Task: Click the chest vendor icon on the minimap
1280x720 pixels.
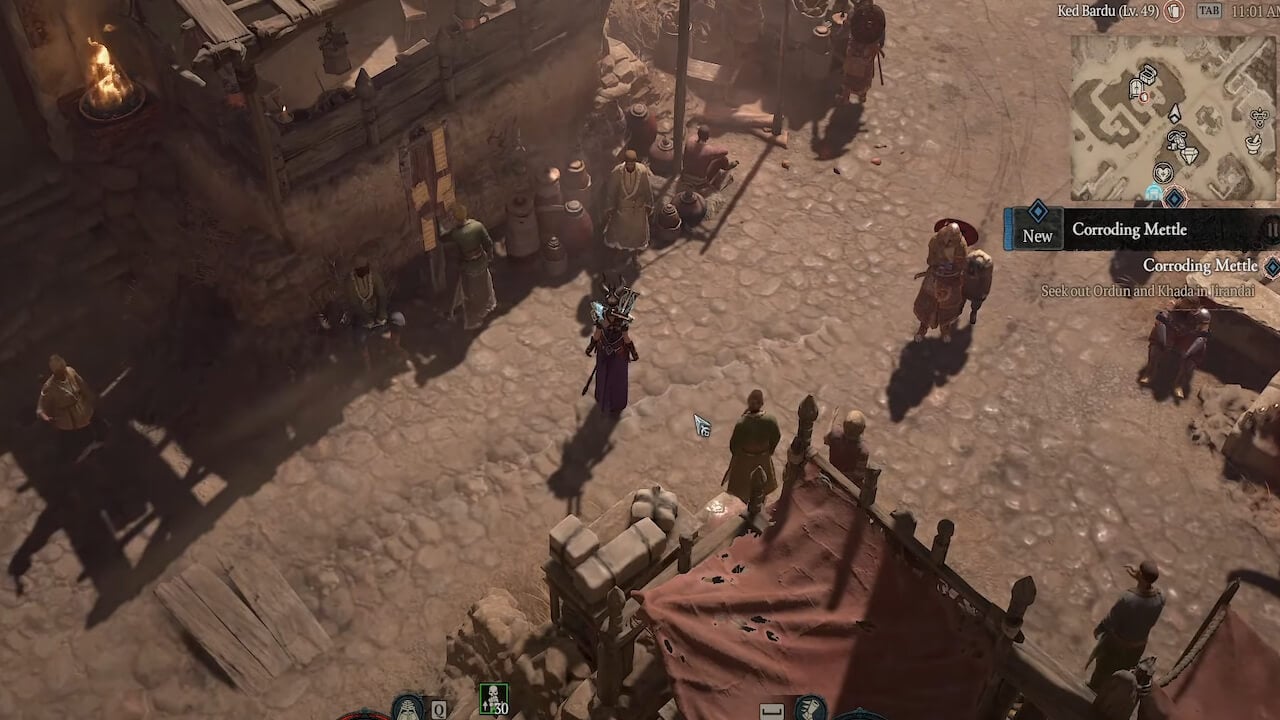Action: click(x=1148, y=75)
